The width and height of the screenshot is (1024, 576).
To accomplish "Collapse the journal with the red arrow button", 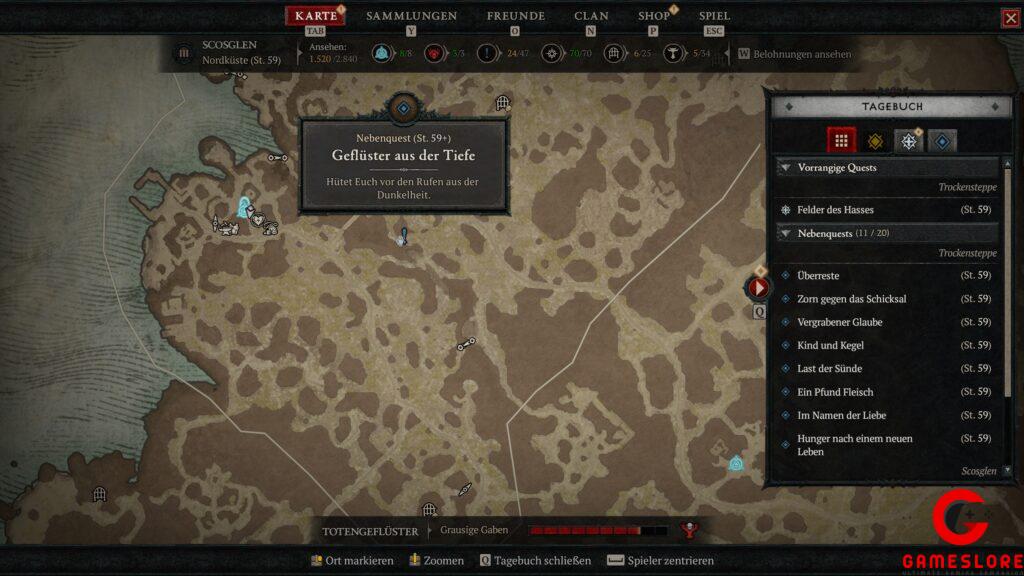I will [x=758, y=288].
